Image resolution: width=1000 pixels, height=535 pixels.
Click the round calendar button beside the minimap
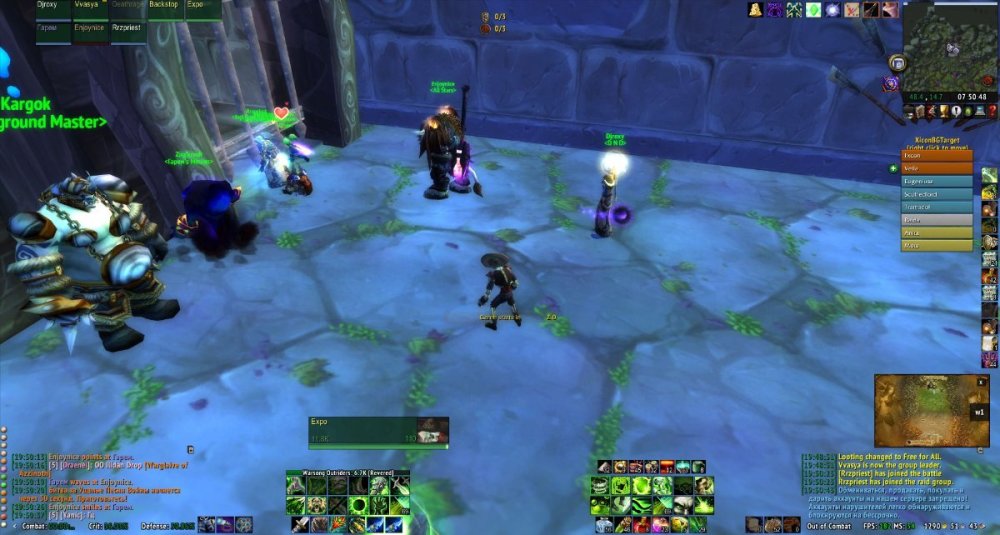coord(897,62)
